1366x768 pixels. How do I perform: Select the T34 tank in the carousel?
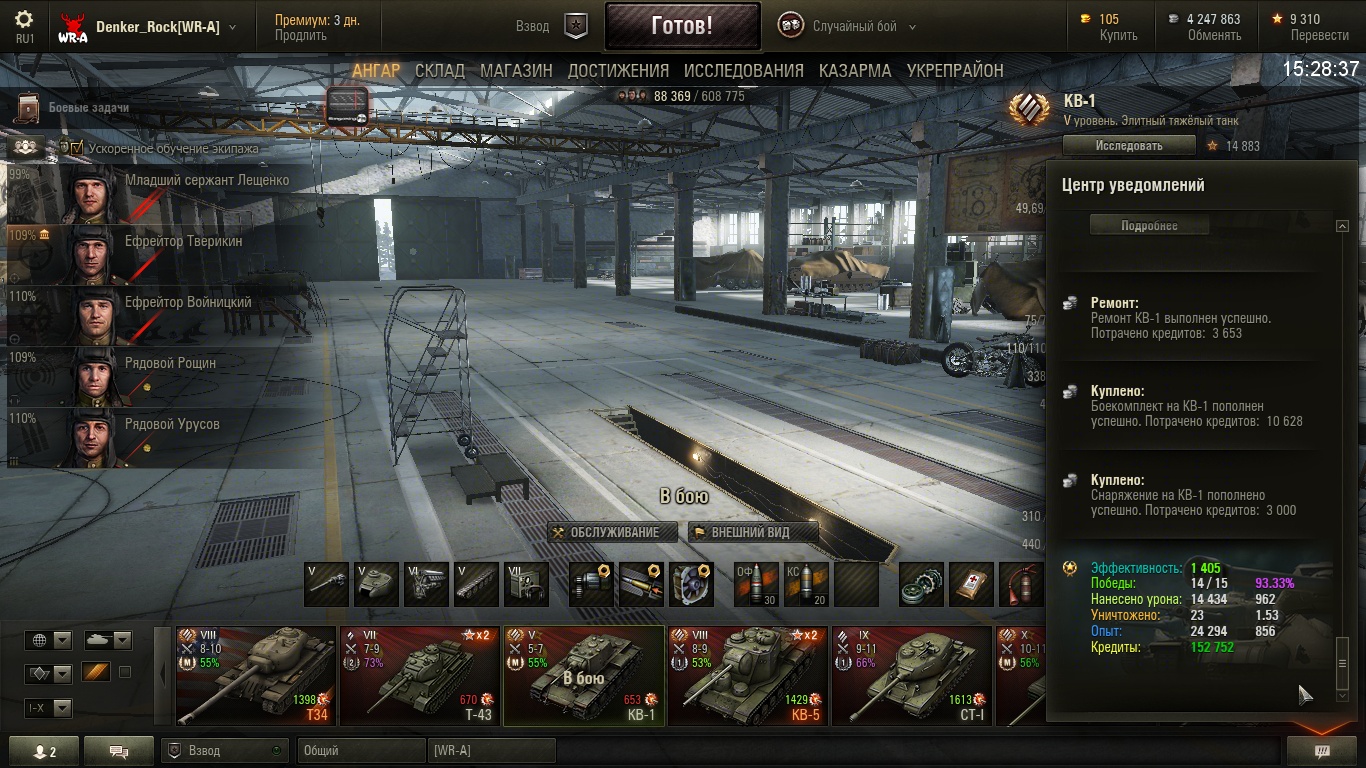click(x=256, y=675)
